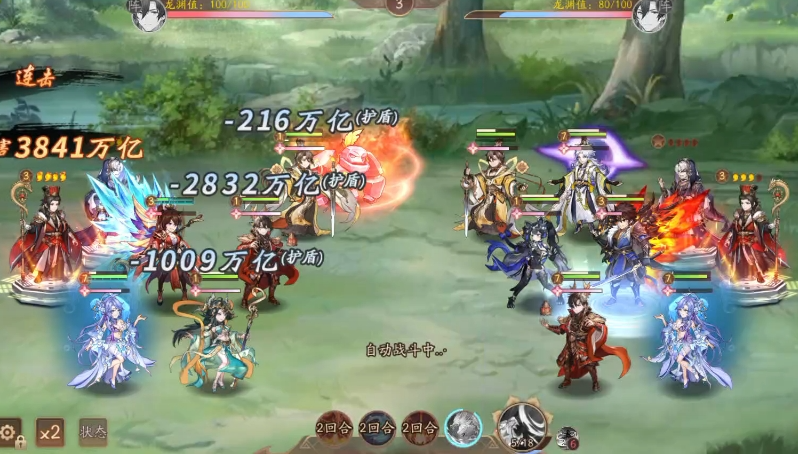Select the blue skill icon on 2回合 cooldown
The image size is (798, 454).
[377, 428]
